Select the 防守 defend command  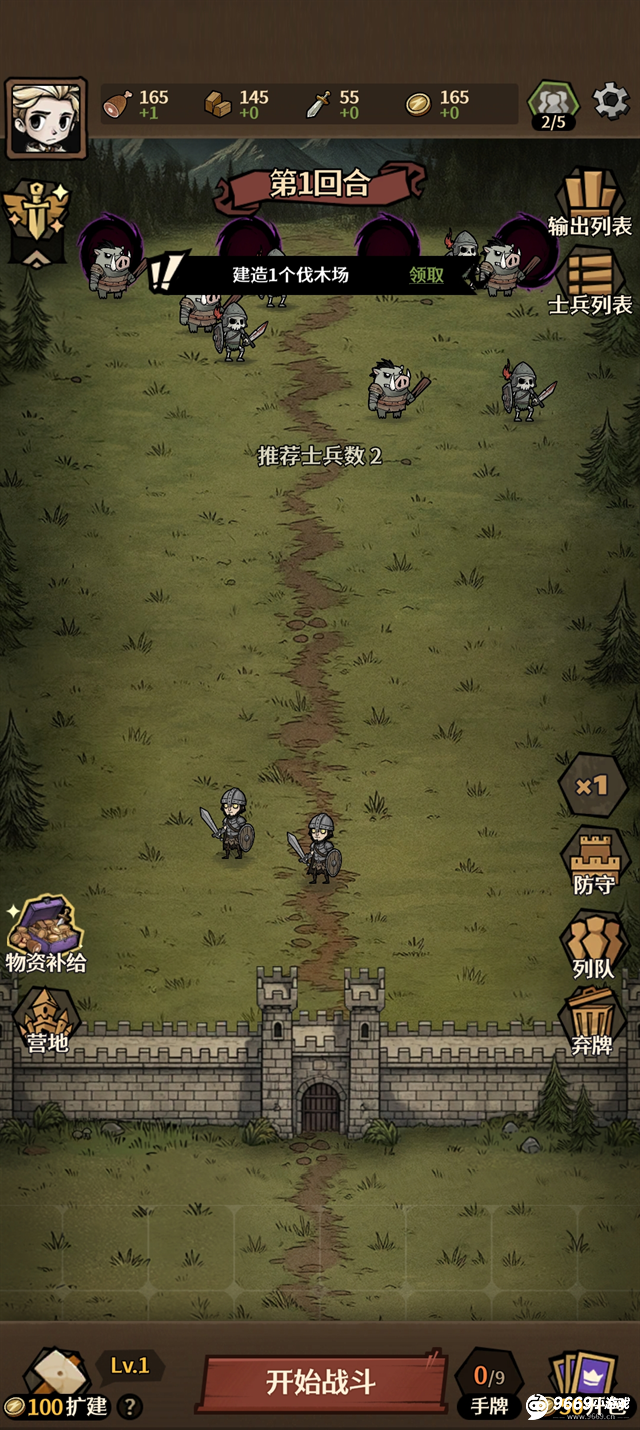594,862
